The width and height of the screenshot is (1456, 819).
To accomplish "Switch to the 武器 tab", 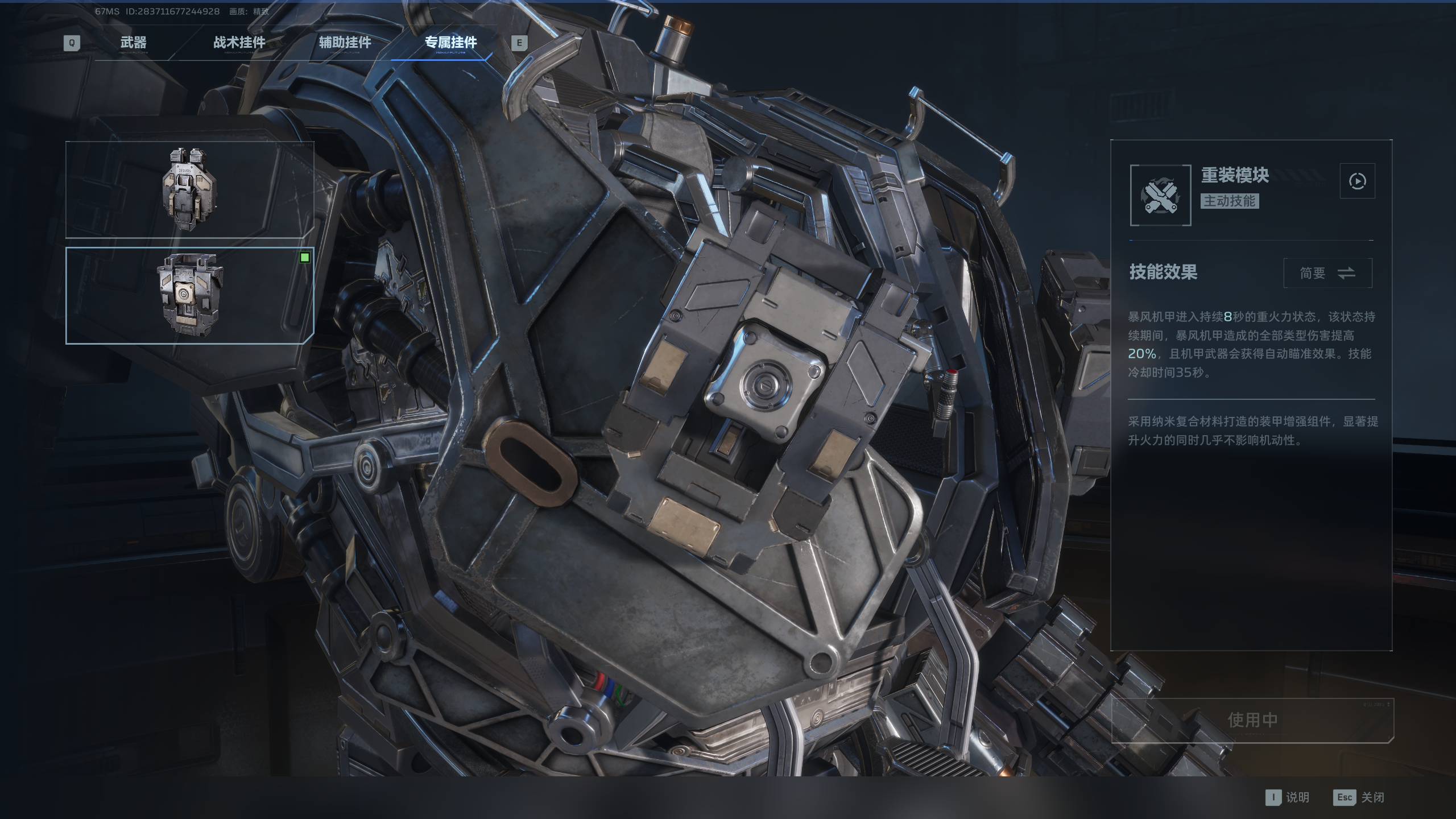I will pos(133,43).
